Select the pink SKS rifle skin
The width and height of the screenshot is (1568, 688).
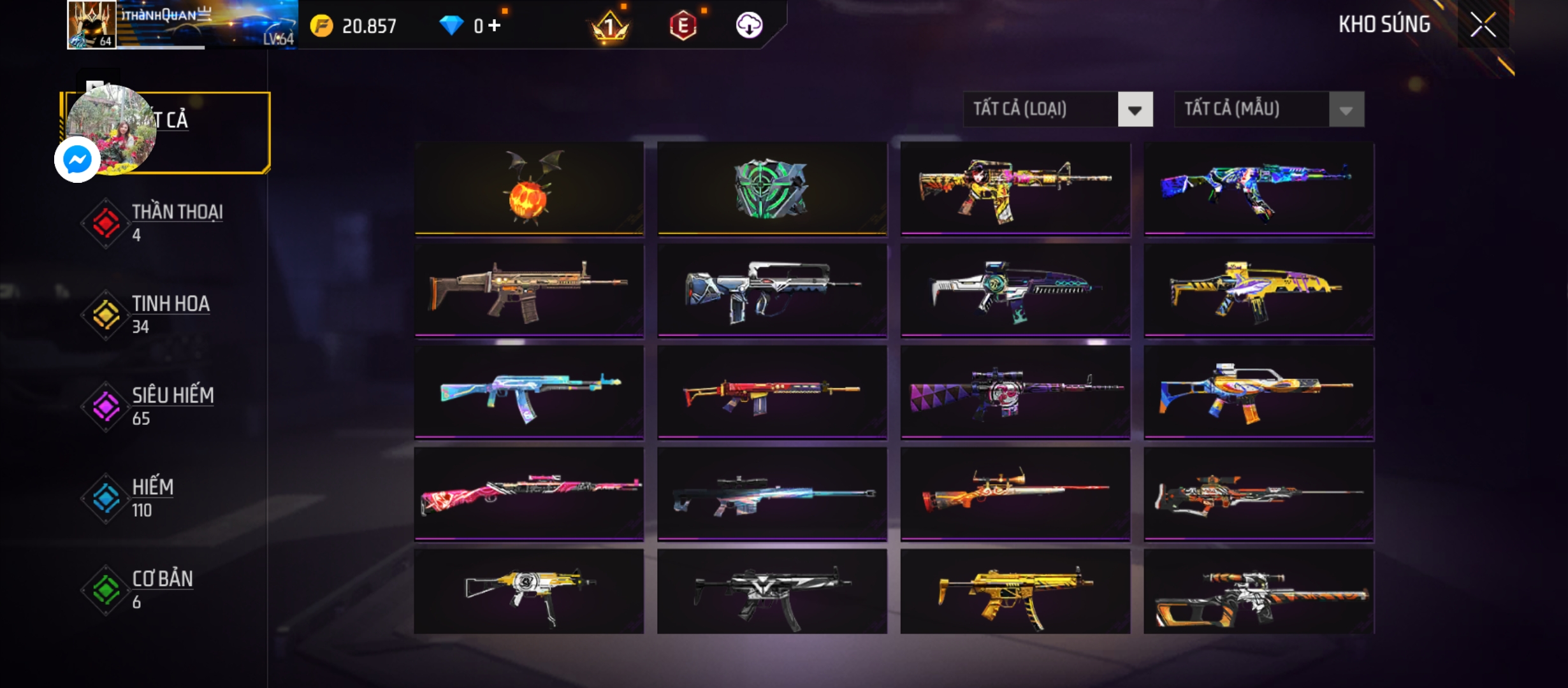click(x=529, y=494)
